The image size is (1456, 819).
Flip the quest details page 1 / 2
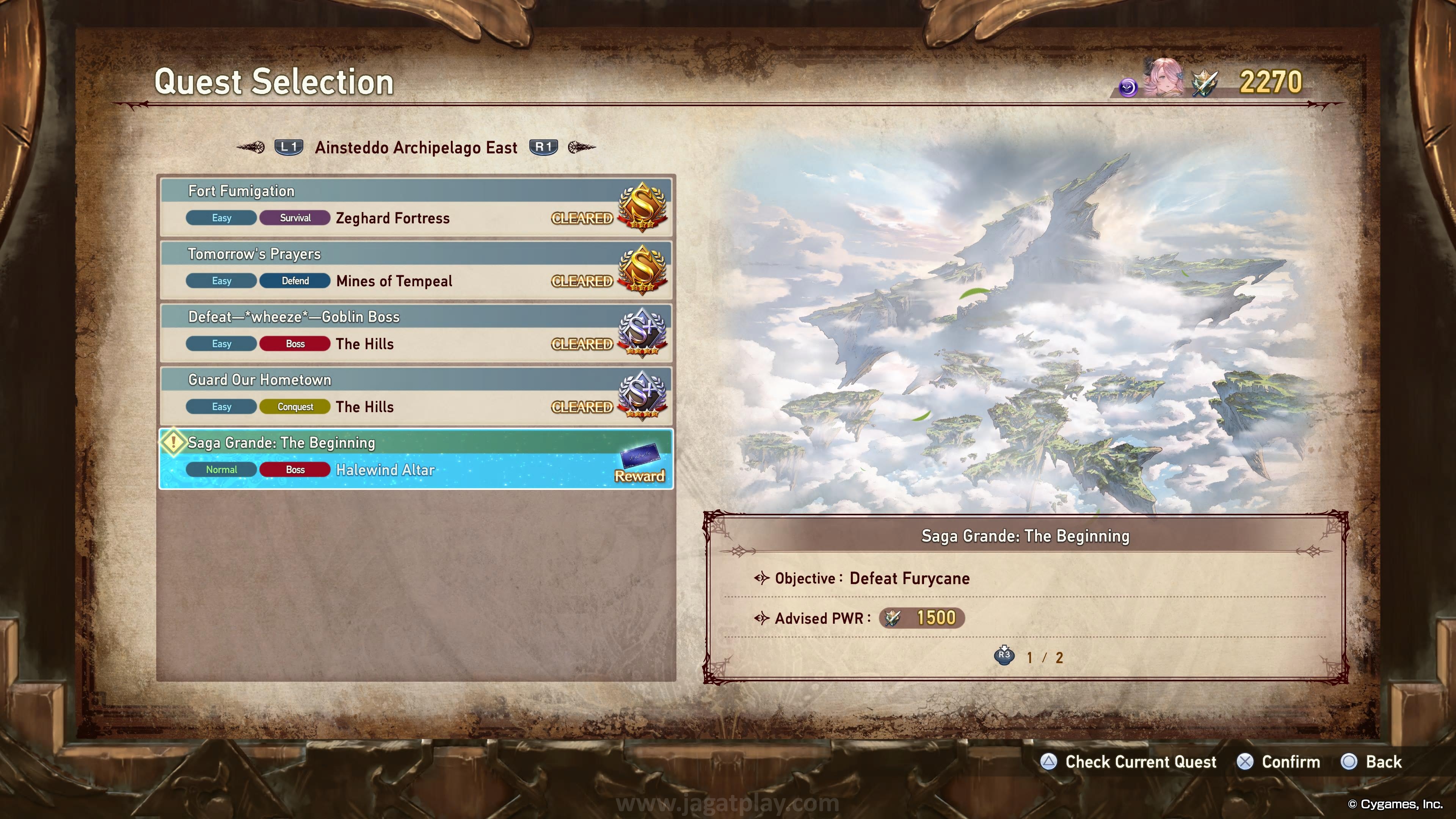pos(1004,656)
